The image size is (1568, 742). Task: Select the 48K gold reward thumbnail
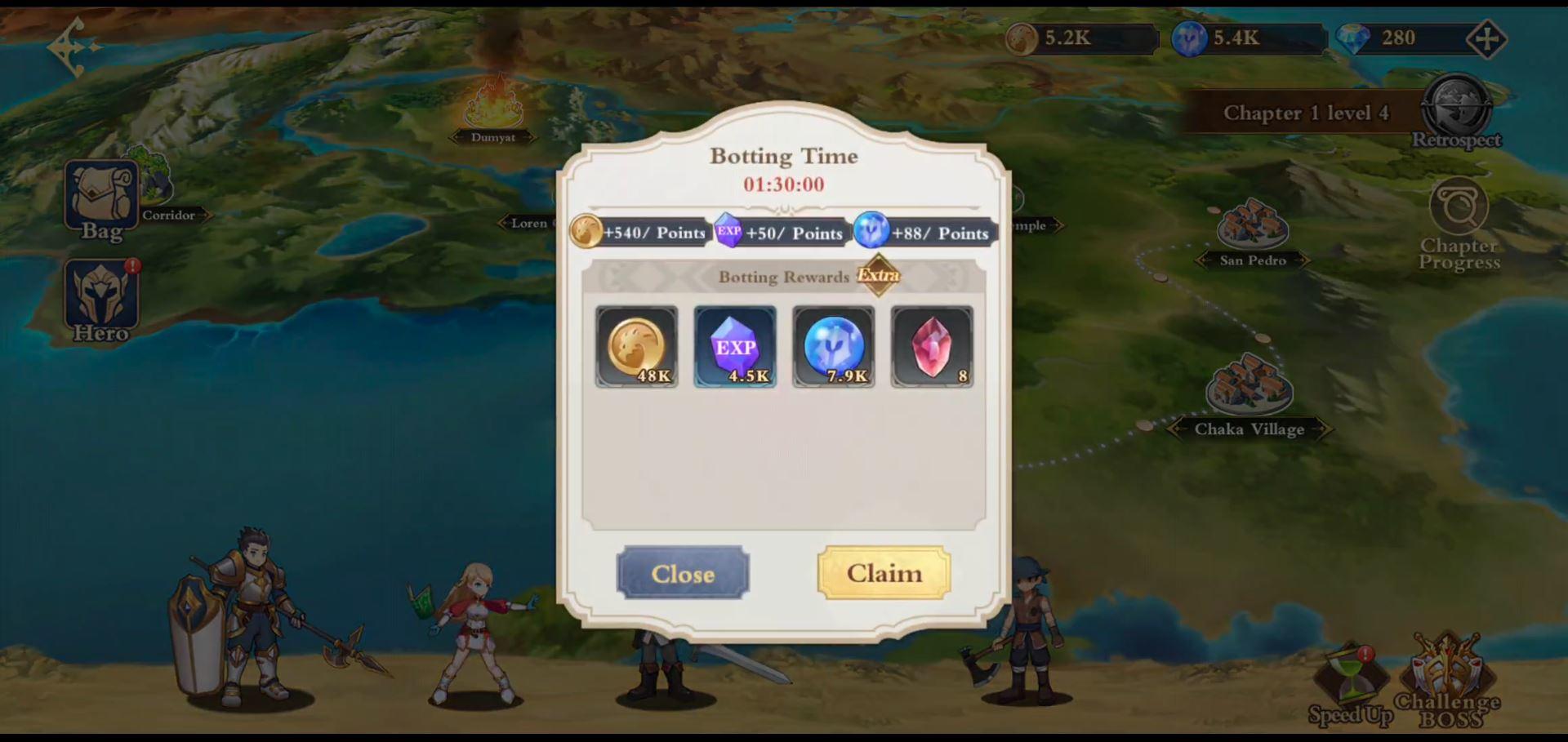pyautogui.click(x=635, y=347)
